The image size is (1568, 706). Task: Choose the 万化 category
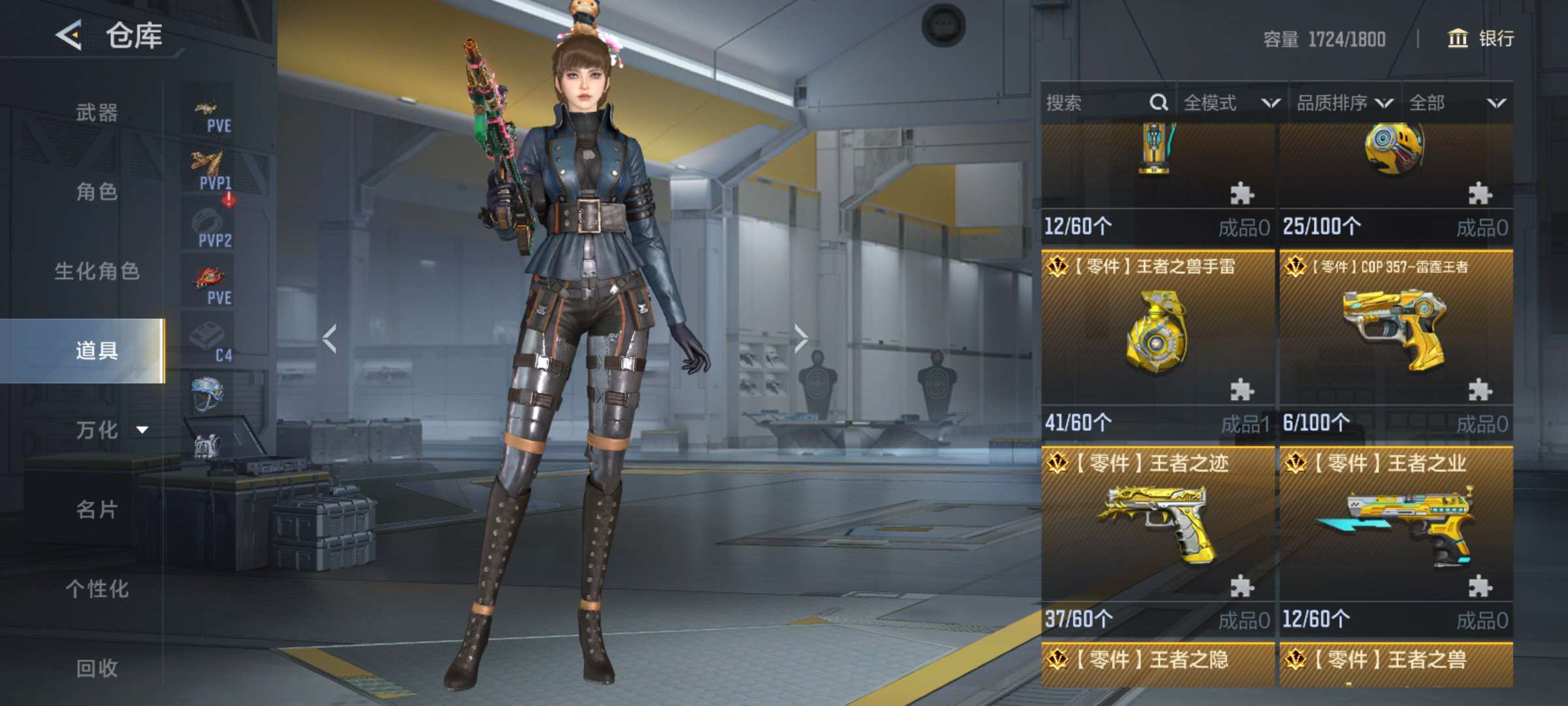pos(98,429)
